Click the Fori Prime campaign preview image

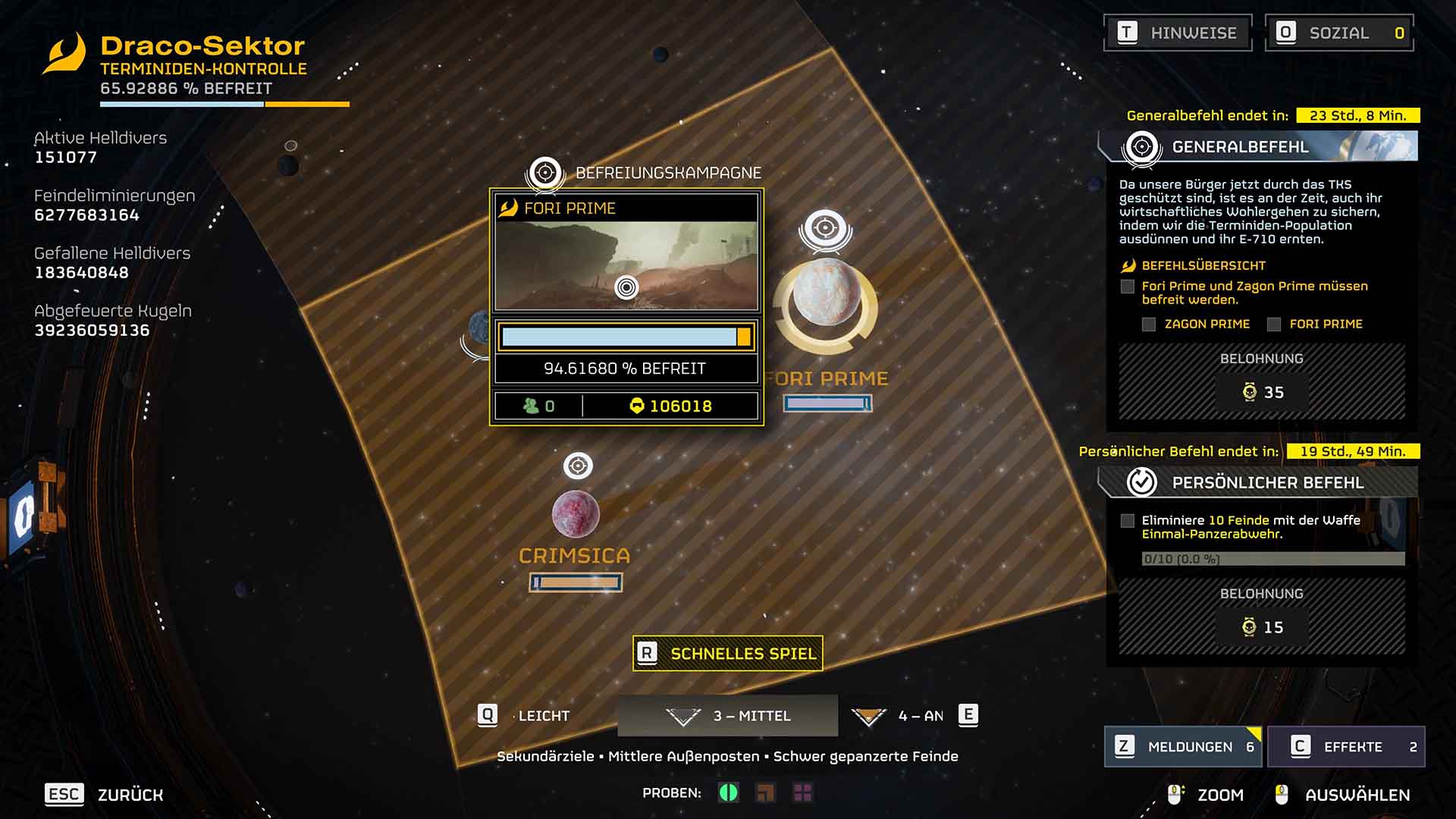pyautogui.click(x=626, y=265)
